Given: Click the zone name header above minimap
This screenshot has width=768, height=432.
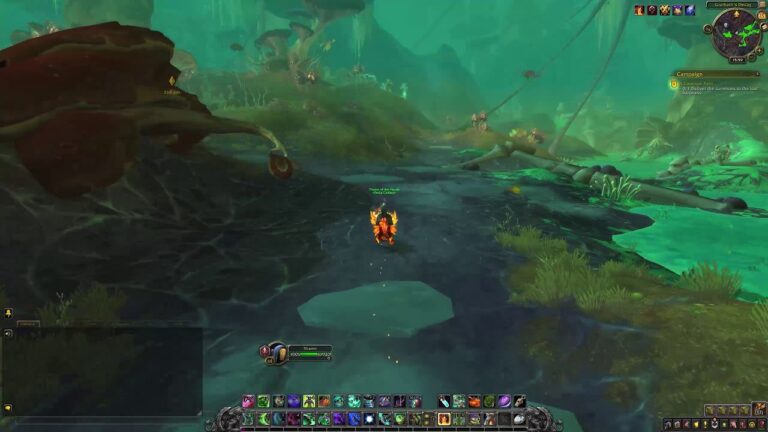Looking at the screenshot, I should coord(733,5).
